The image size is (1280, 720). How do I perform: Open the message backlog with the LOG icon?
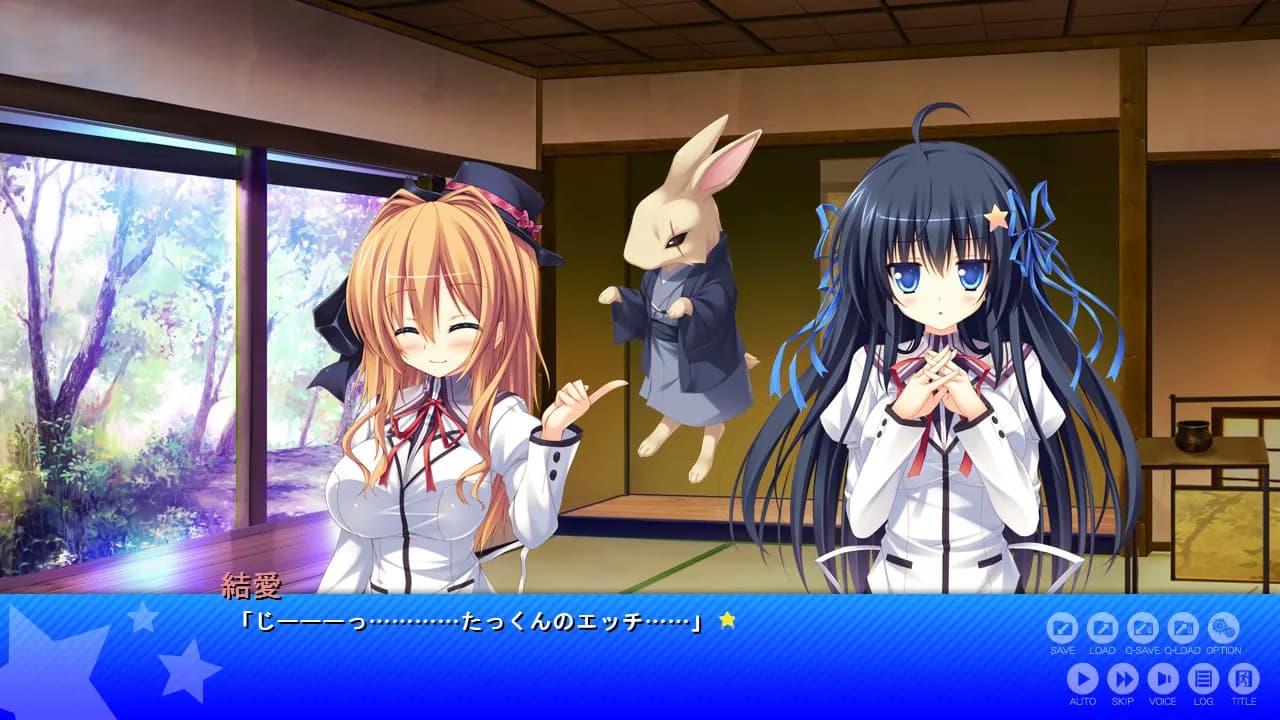click(1202, 679)
